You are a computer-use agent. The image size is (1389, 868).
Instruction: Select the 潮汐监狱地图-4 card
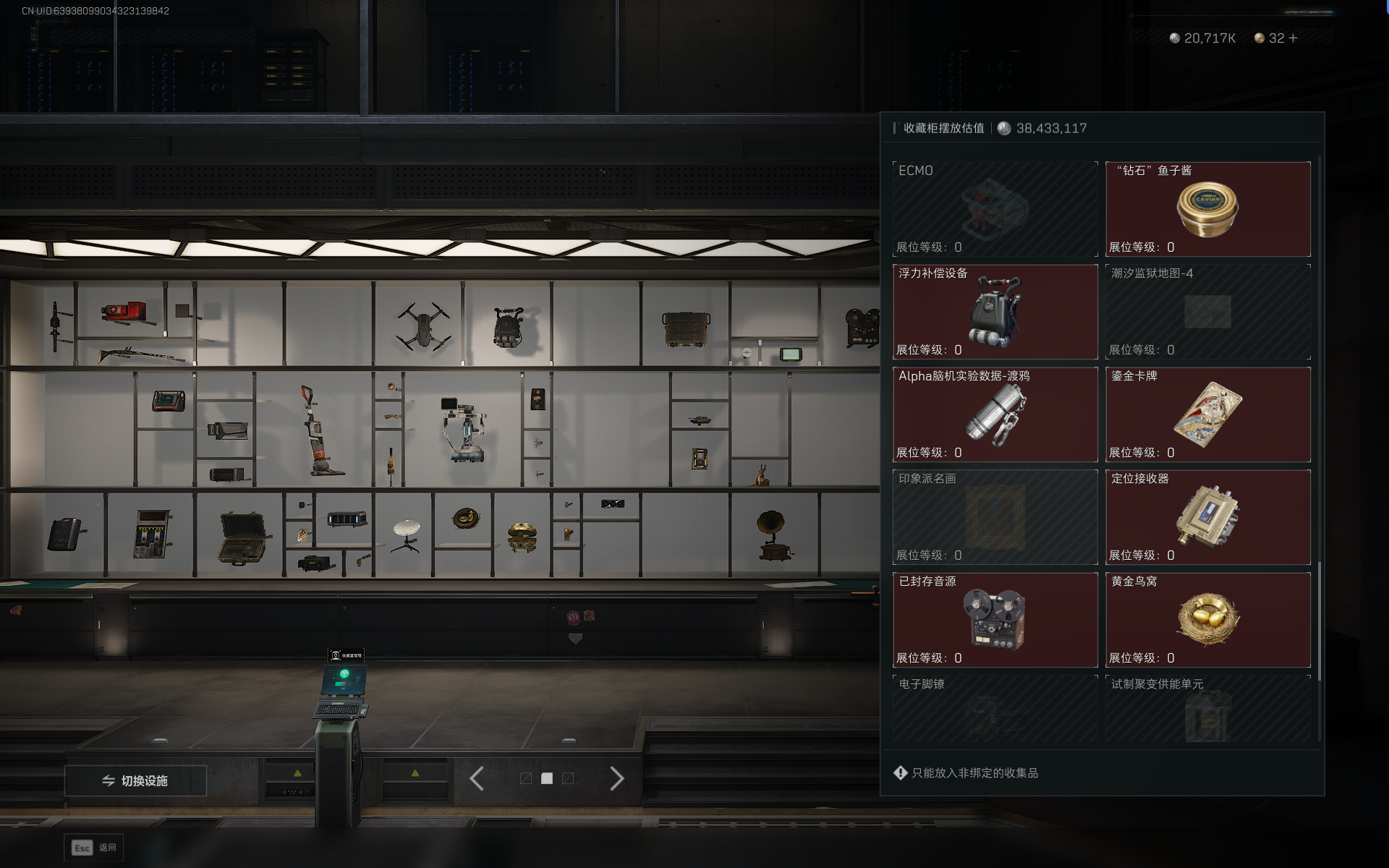point(1207,312)
